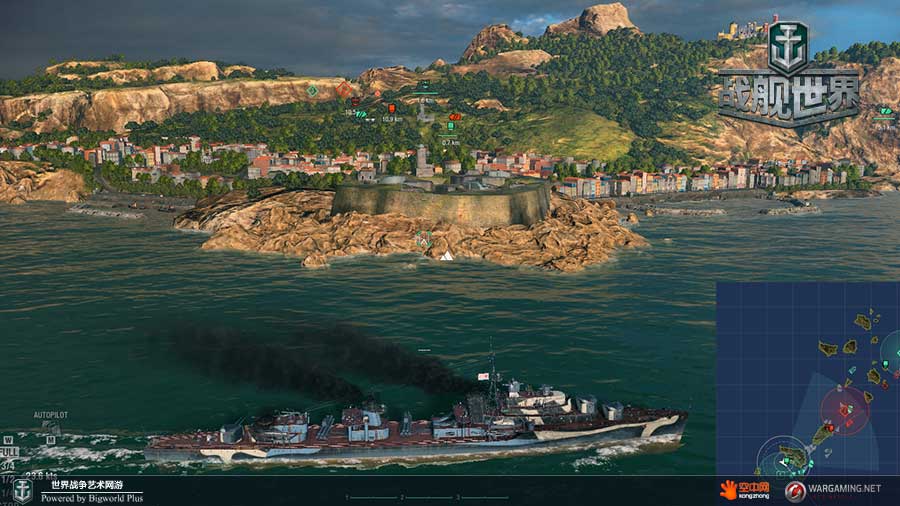
Task: Select the FULL speed throttle setting
Action: coord(10,451)
